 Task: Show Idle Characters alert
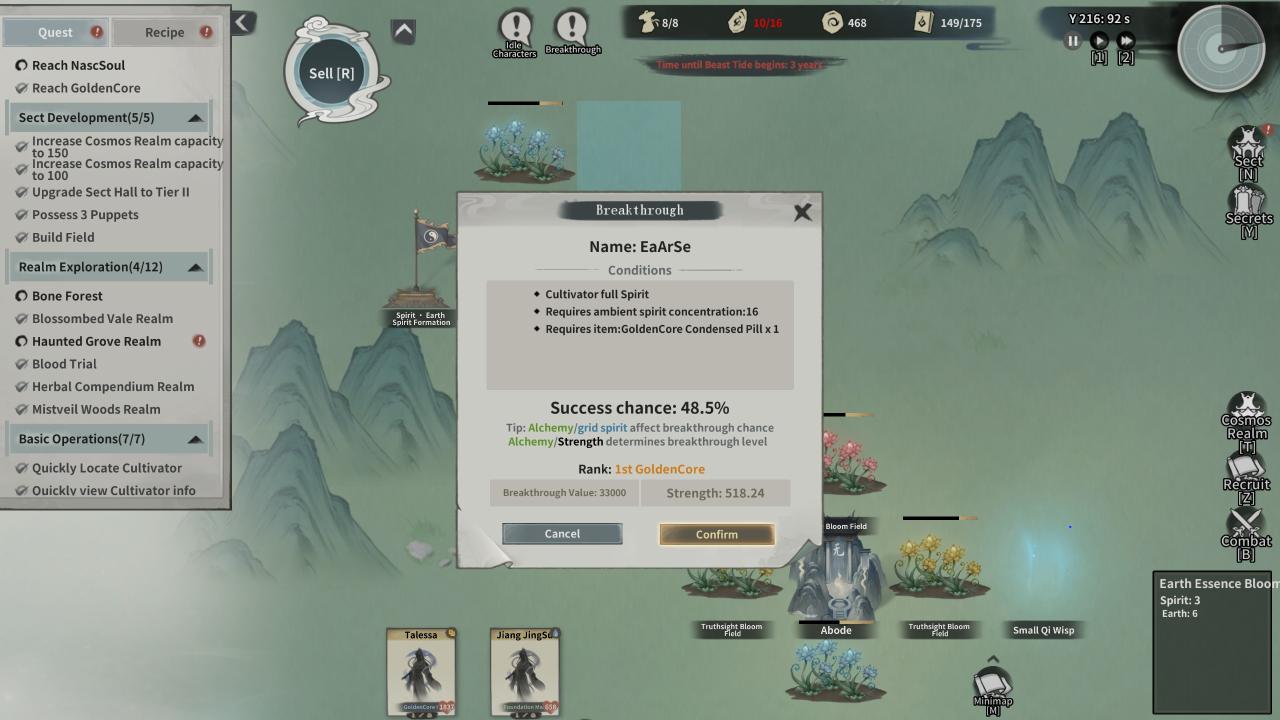click(515, 32)
